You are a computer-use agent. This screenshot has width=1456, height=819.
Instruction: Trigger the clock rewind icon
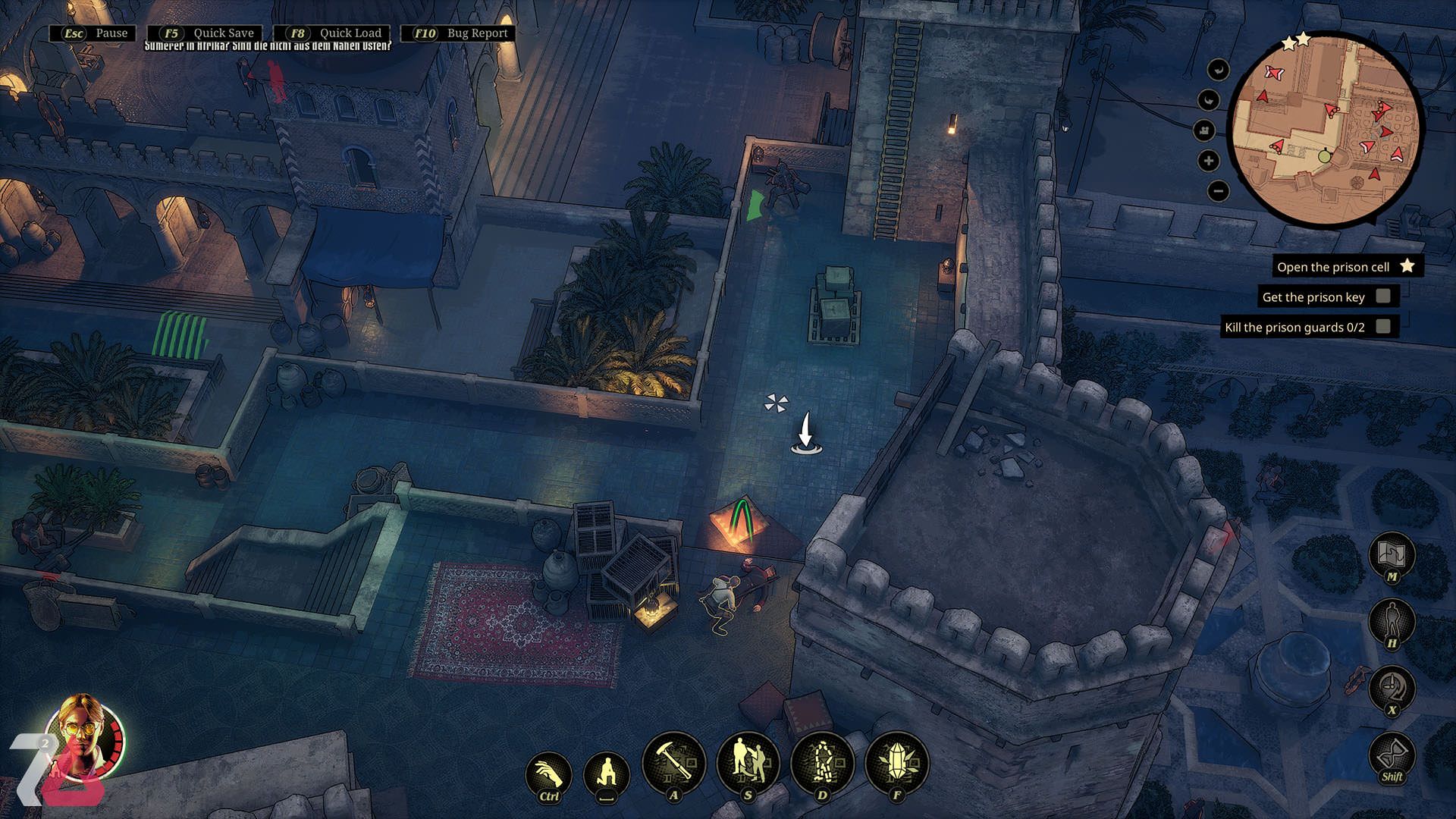(1392, 688)
